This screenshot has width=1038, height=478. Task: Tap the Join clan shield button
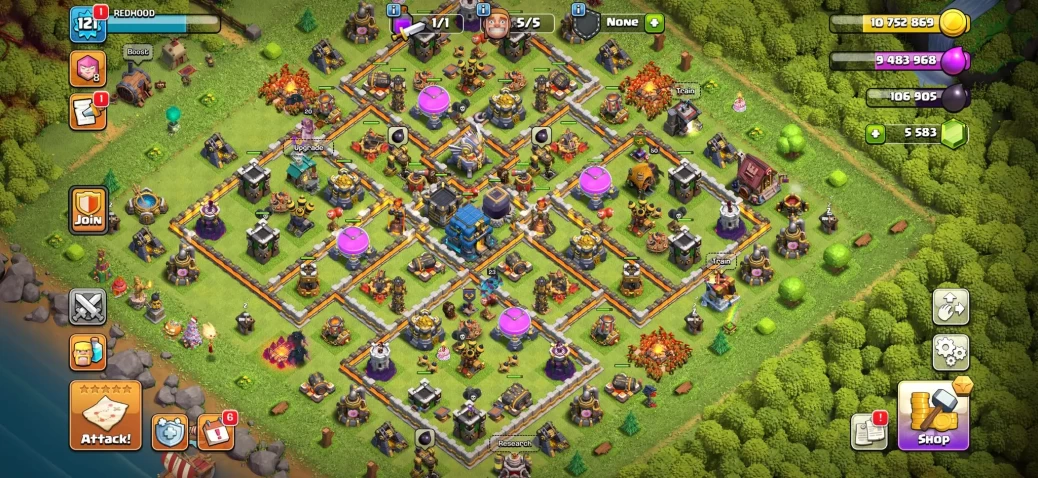coord(88,210)
